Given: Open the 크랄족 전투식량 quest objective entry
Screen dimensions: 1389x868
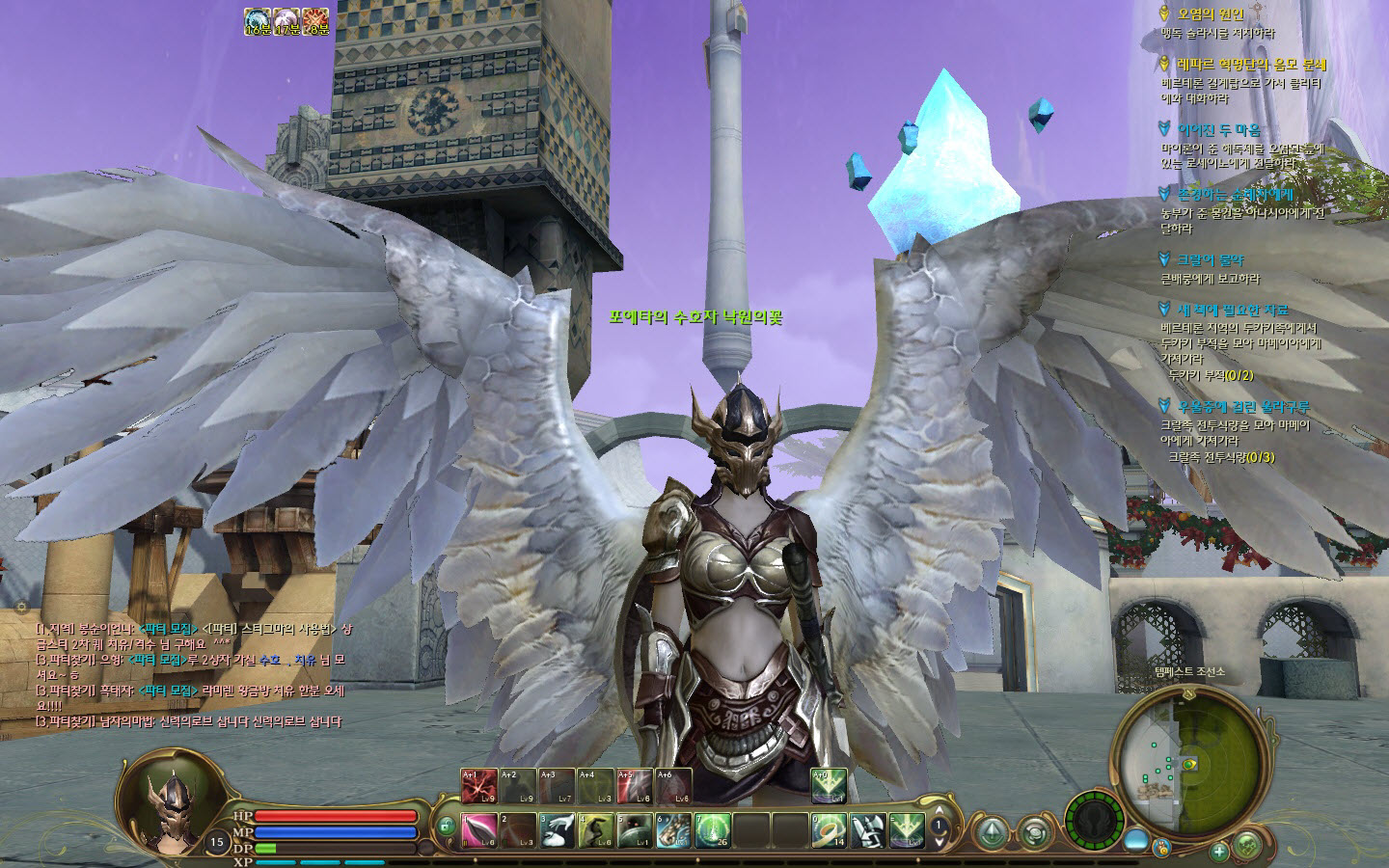Looking at the screenshot, I should [x=1221, y=457].
